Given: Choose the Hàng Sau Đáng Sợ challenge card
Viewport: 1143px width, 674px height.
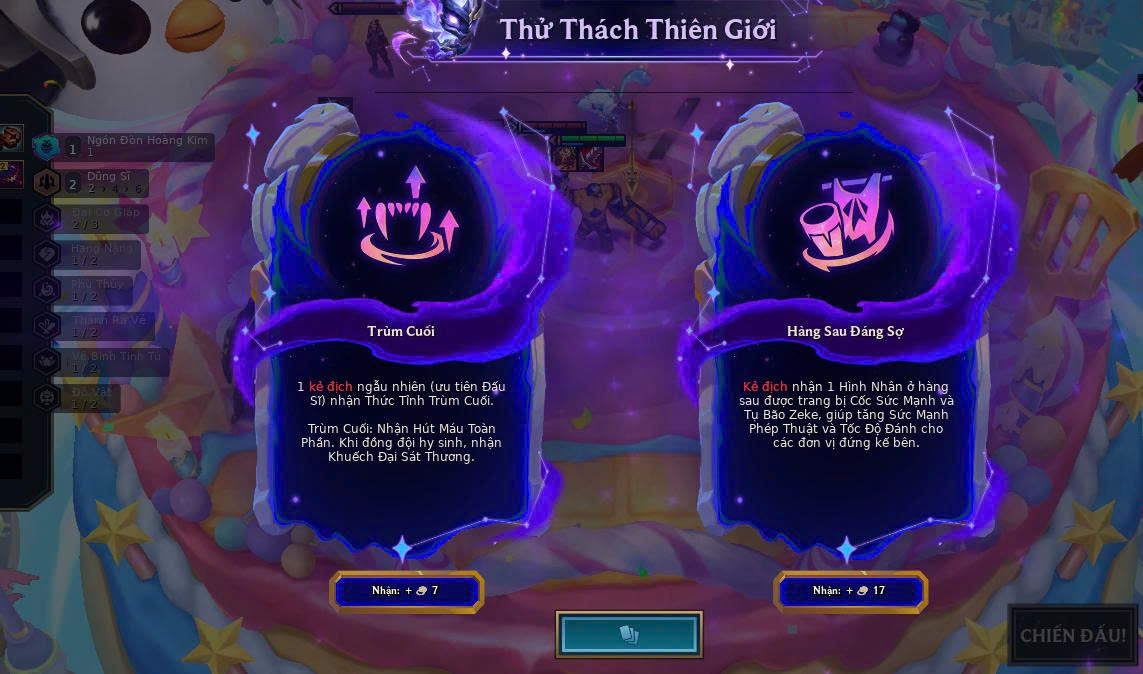Looking at the screenshot, I should pos(845,330).
